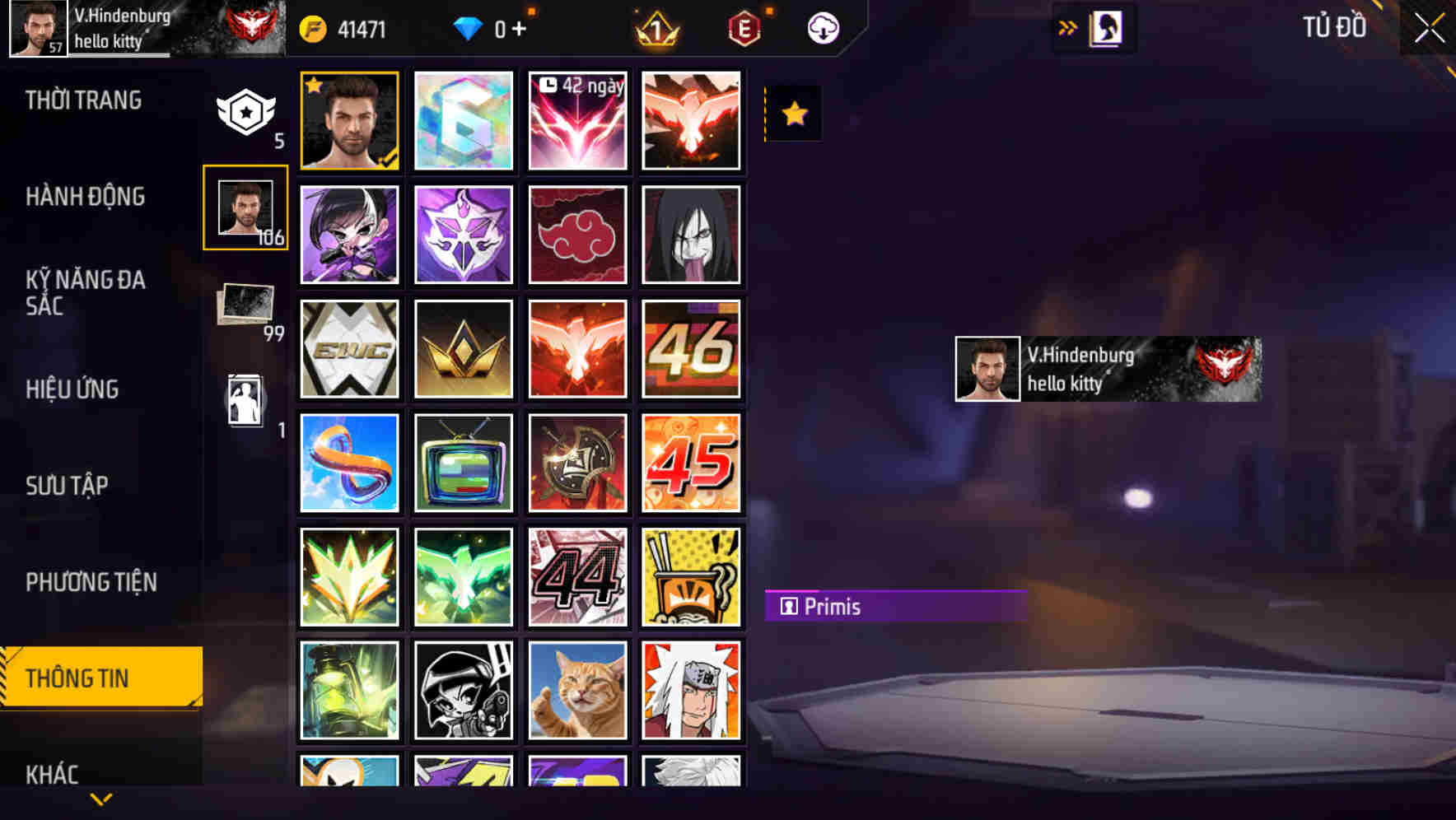Toggle the favorites star filter above the preview

coord(793,113)
